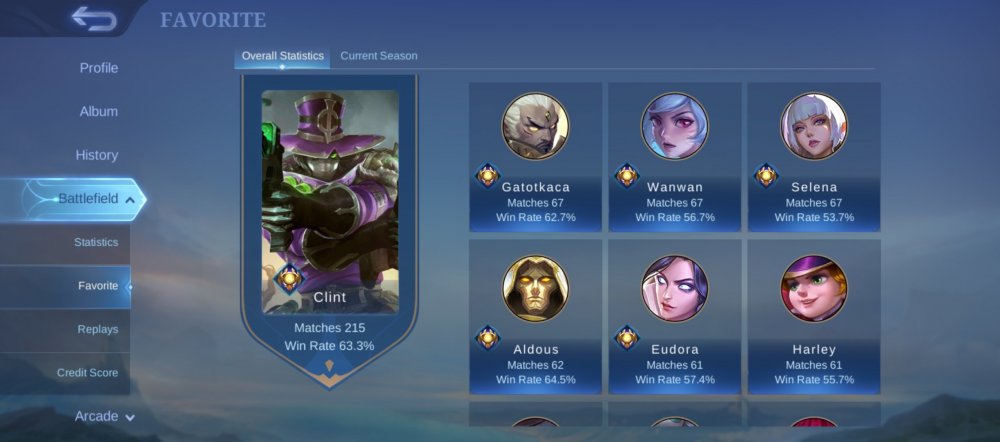Viewport: 1000px width, 442px height.
Task: Select the Favorite submenu entry
Action: (x=98, y=286)
